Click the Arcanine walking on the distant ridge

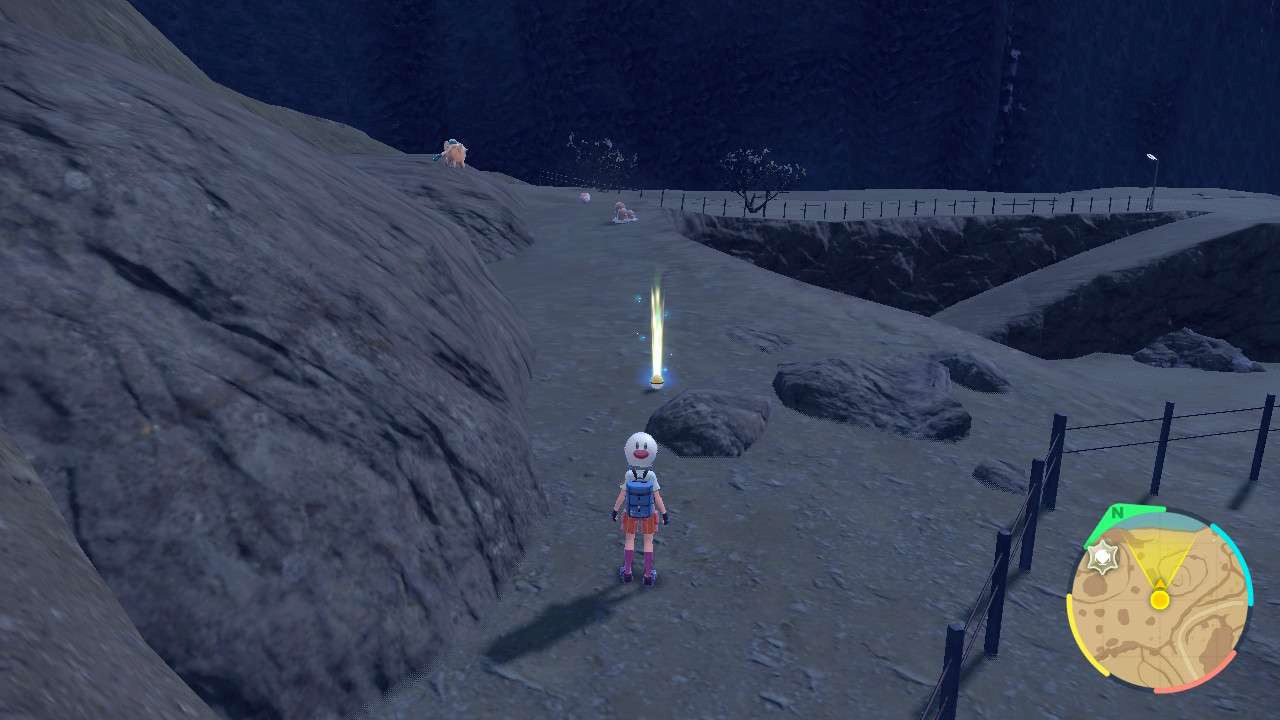coord(452,152)
